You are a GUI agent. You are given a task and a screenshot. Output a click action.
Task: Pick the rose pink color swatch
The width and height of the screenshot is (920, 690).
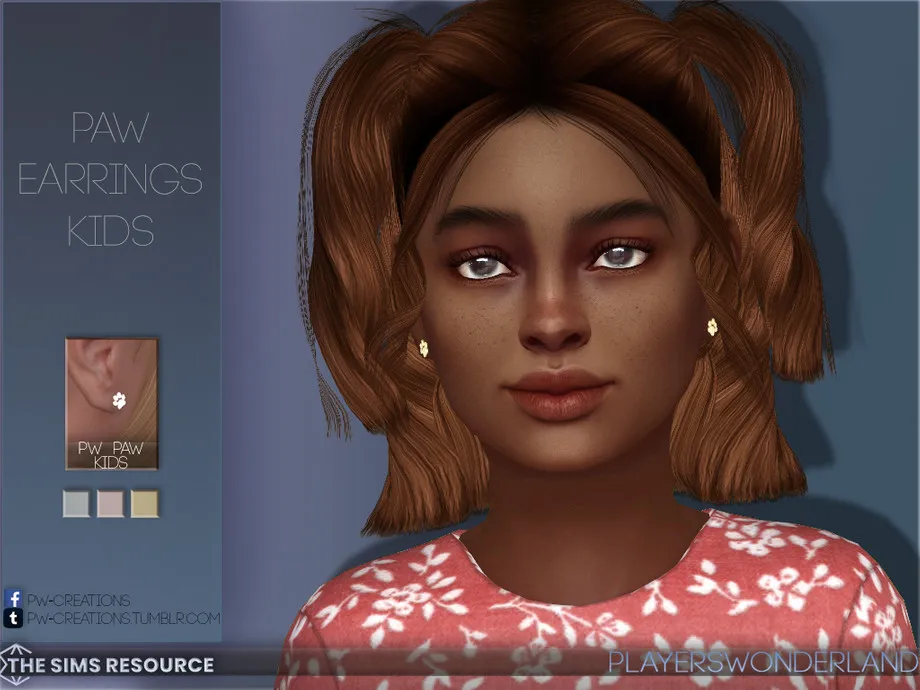[x=111, y=503]
